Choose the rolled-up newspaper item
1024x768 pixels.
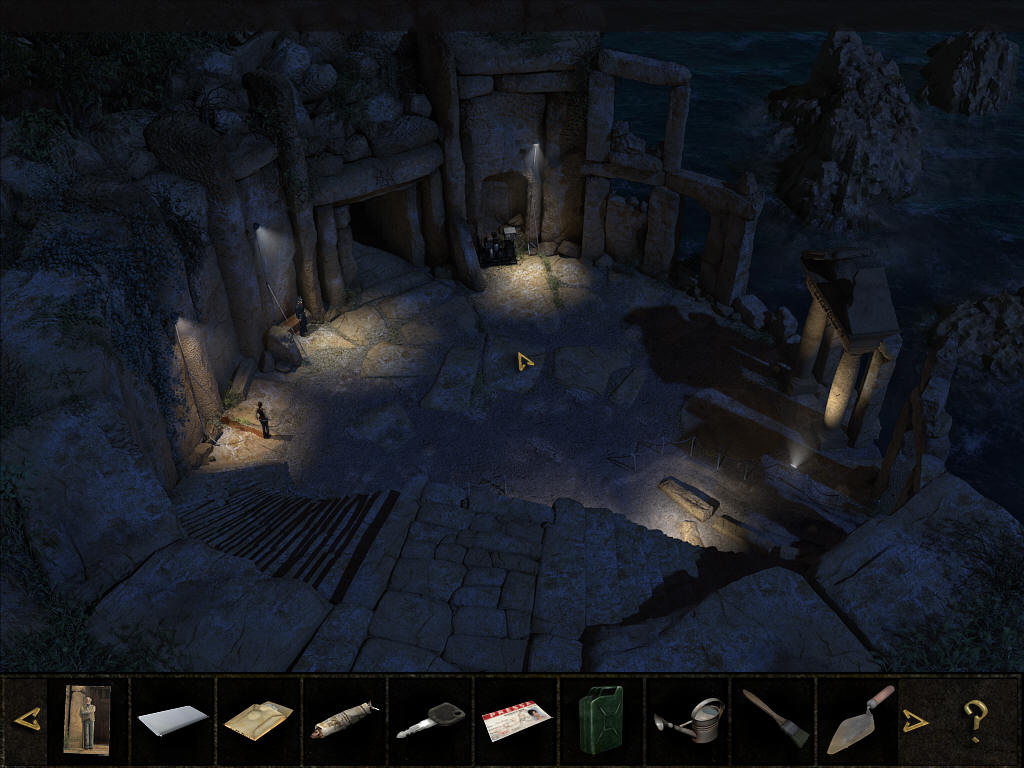tap(344, 720)
